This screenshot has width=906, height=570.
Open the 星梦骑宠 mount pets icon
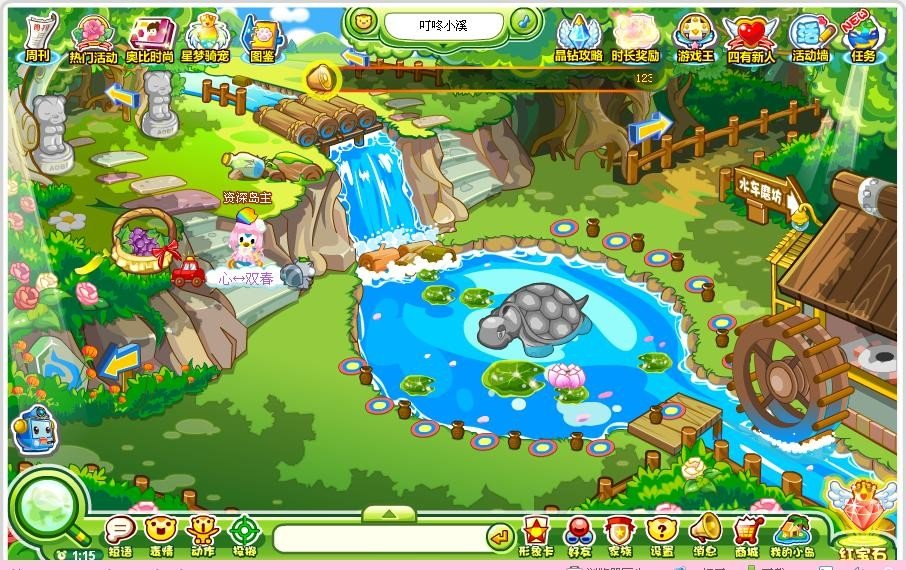[x=206, y=38]
